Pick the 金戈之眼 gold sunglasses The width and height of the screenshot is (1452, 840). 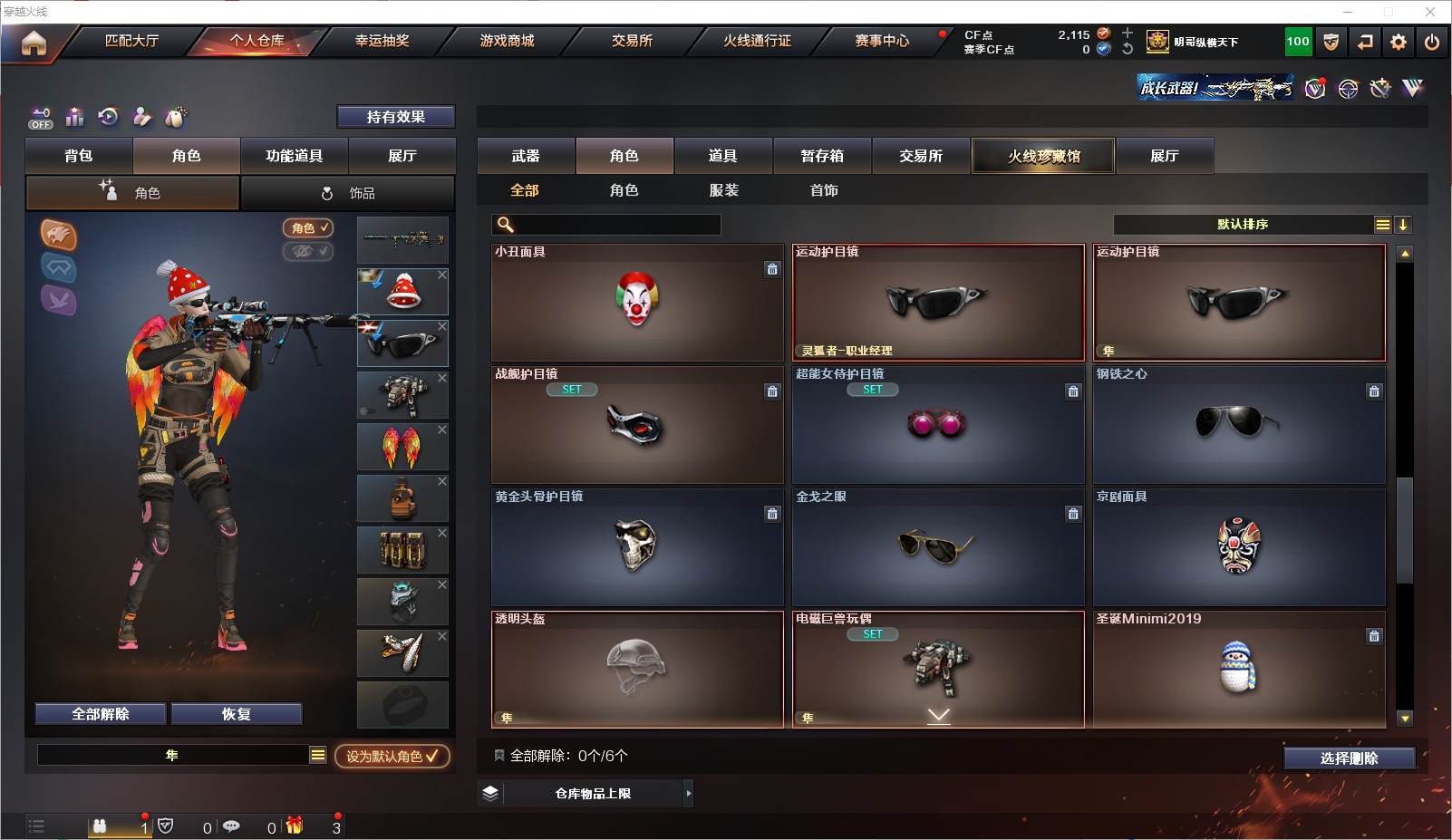(937, 547)
